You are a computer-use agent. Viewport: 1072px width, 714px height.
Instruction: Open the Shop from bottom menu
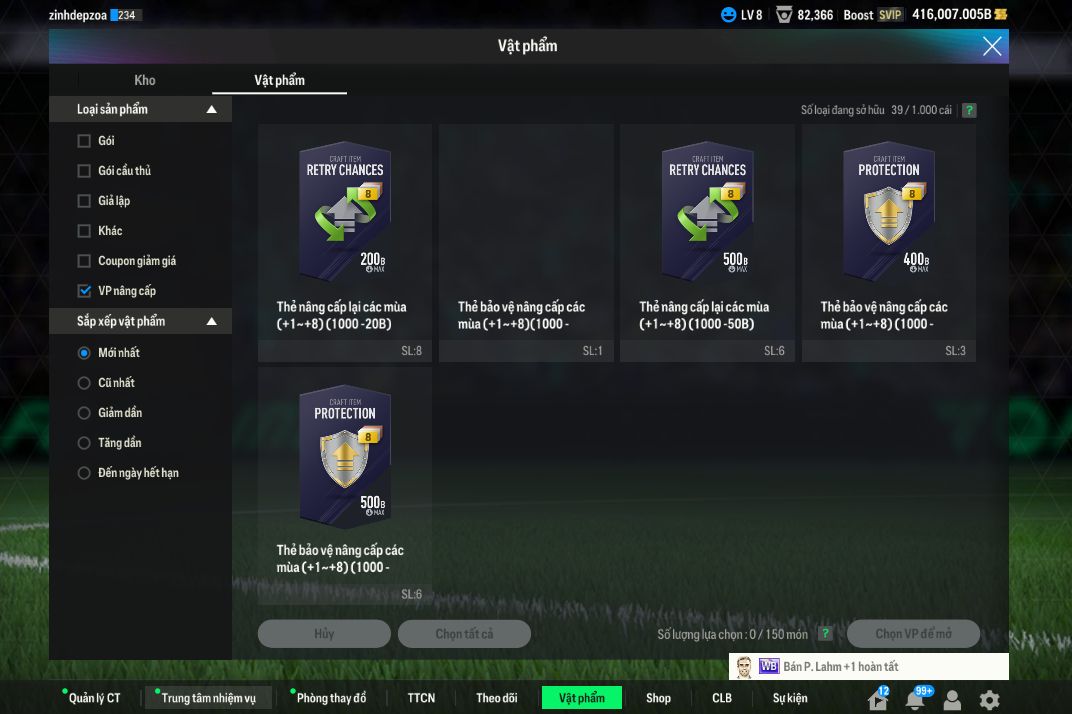[658, 698]
